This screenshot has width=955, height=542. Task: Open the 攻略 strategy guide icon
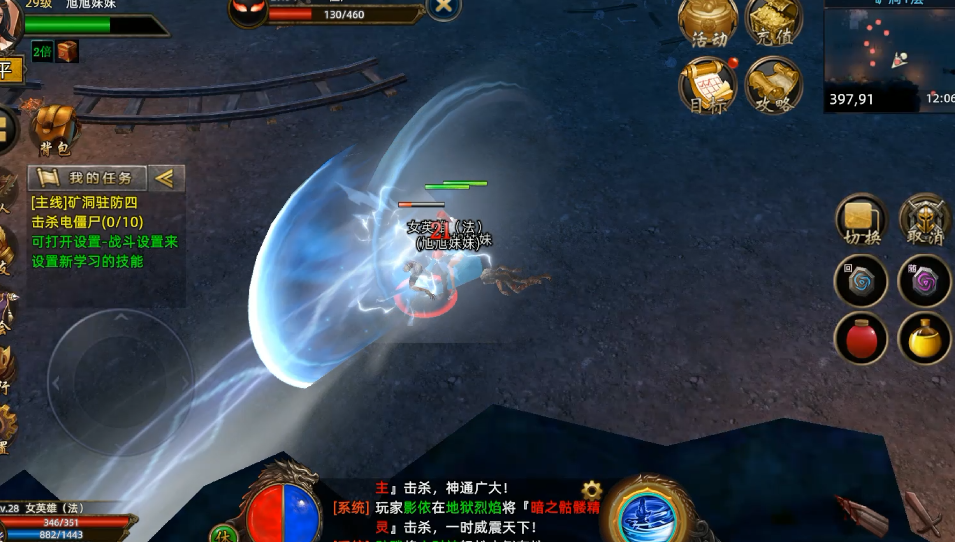point(772,85)
